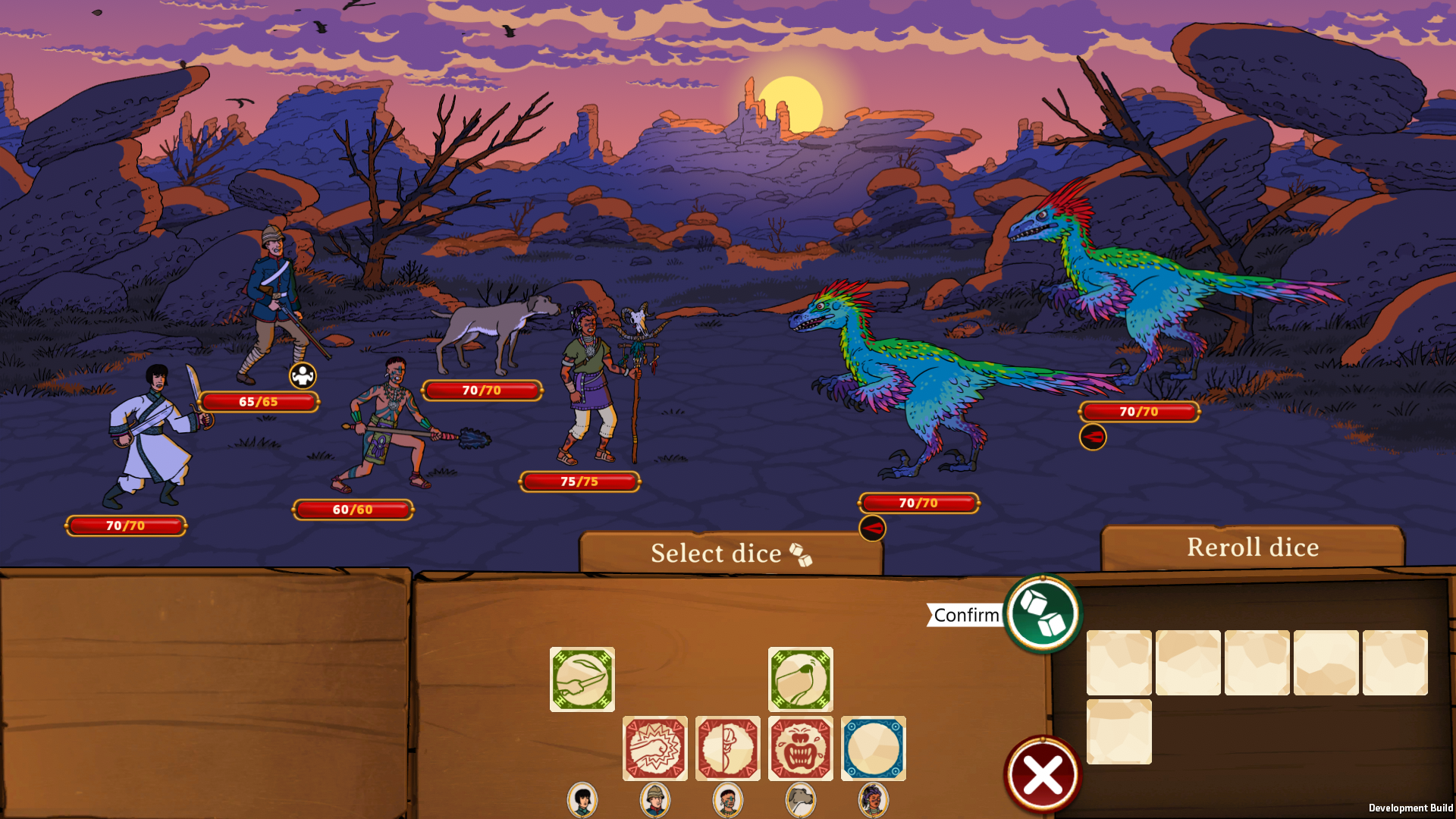Select the green dog-sniffing die
1456x819 pixels.
800,679
